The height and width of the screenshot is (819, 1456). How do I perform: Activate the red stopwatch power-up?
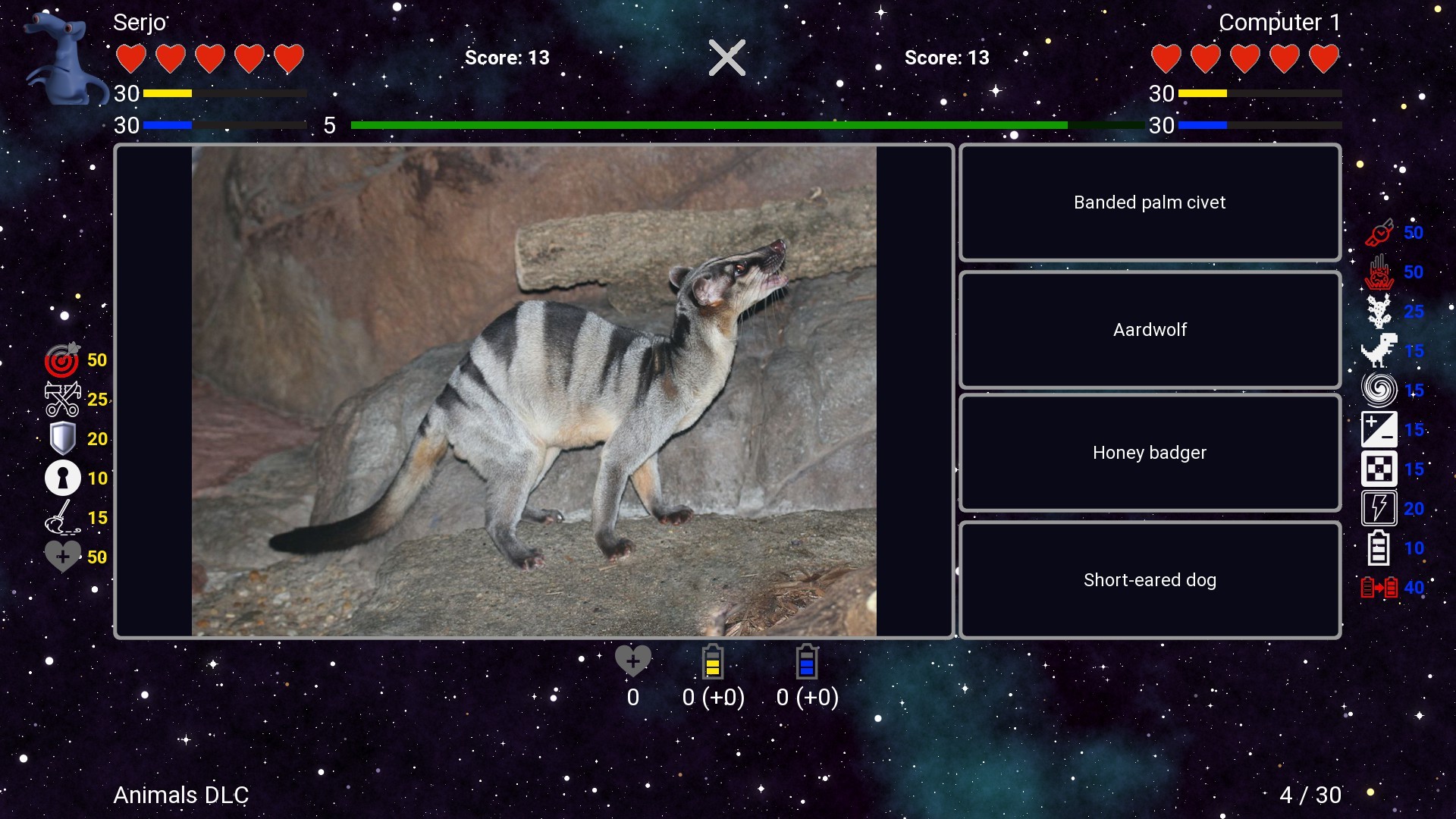1379,232
